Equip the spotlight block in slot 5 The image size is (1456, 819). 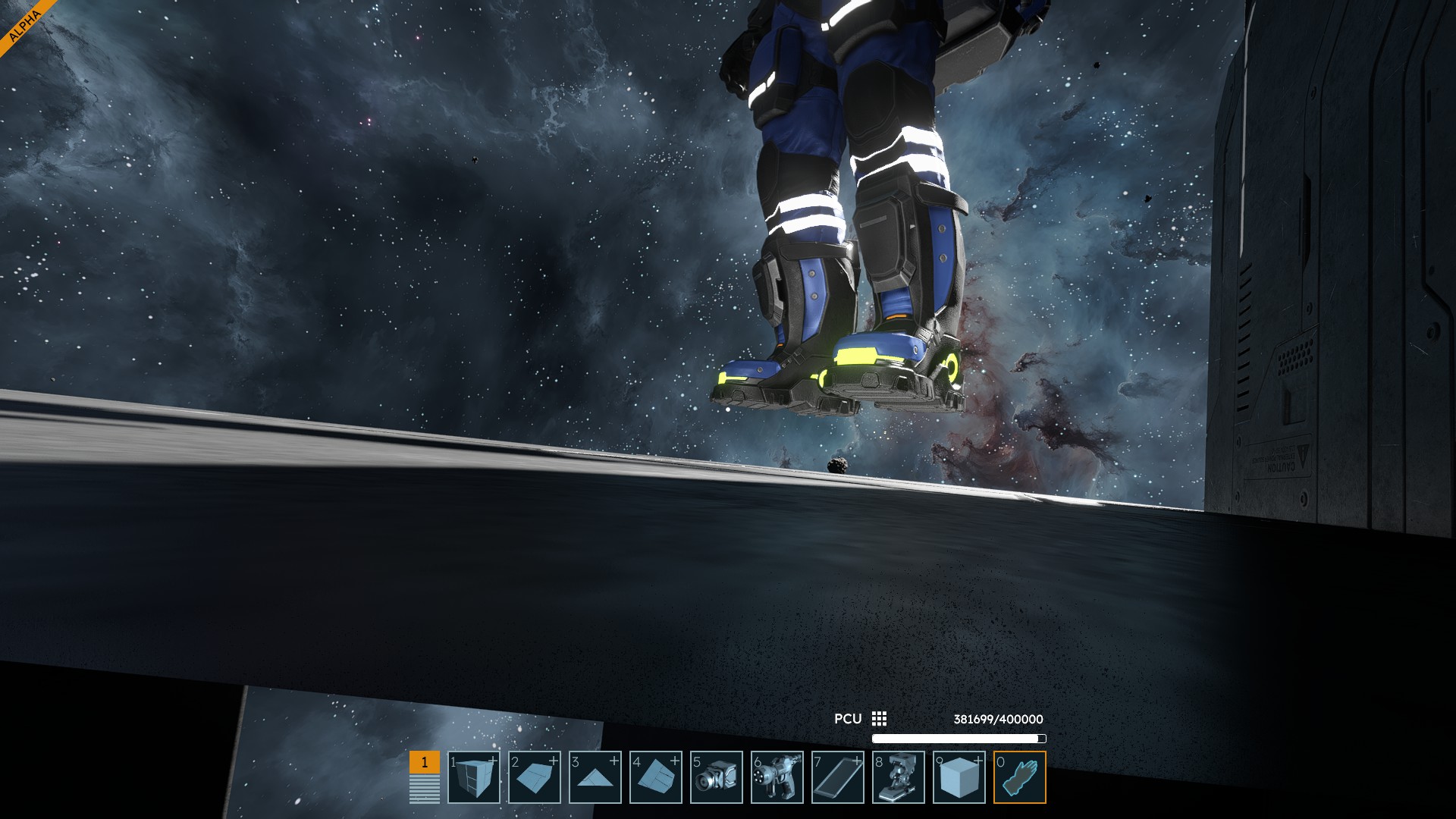[x=717, y=777]
